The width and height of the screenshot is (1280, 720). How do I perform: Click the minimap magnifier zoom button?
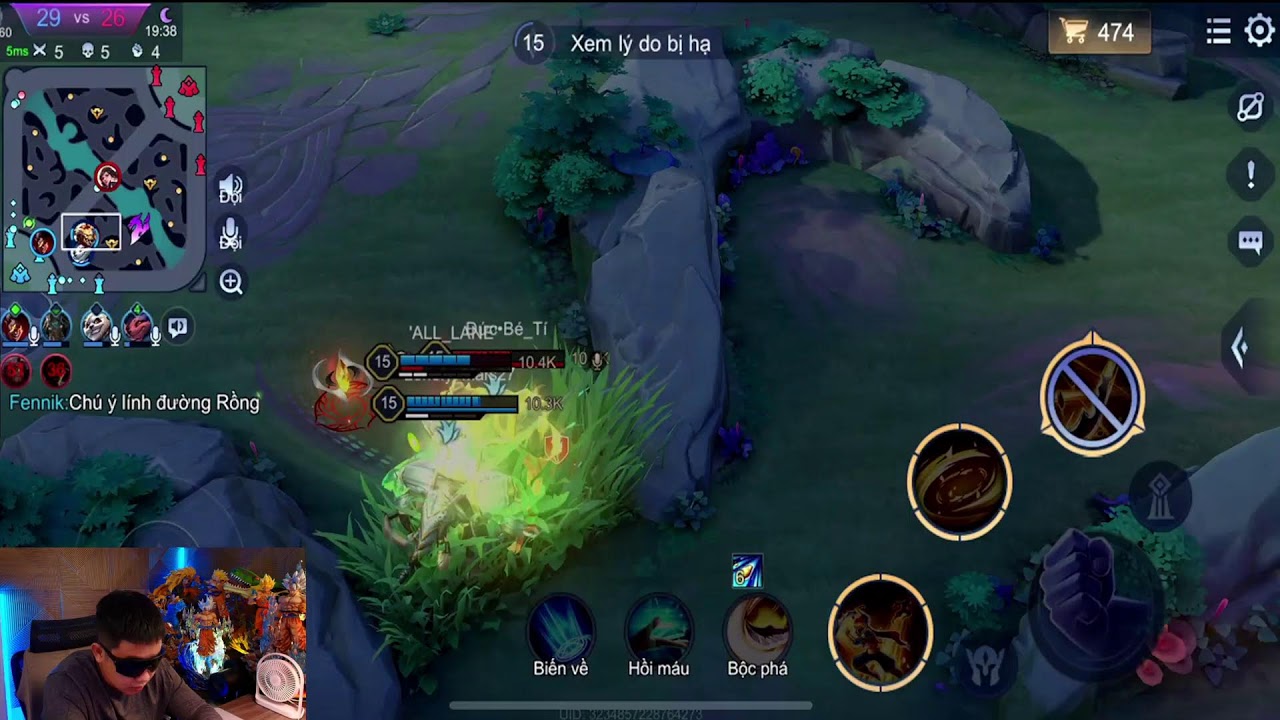[x=231, y=283]
